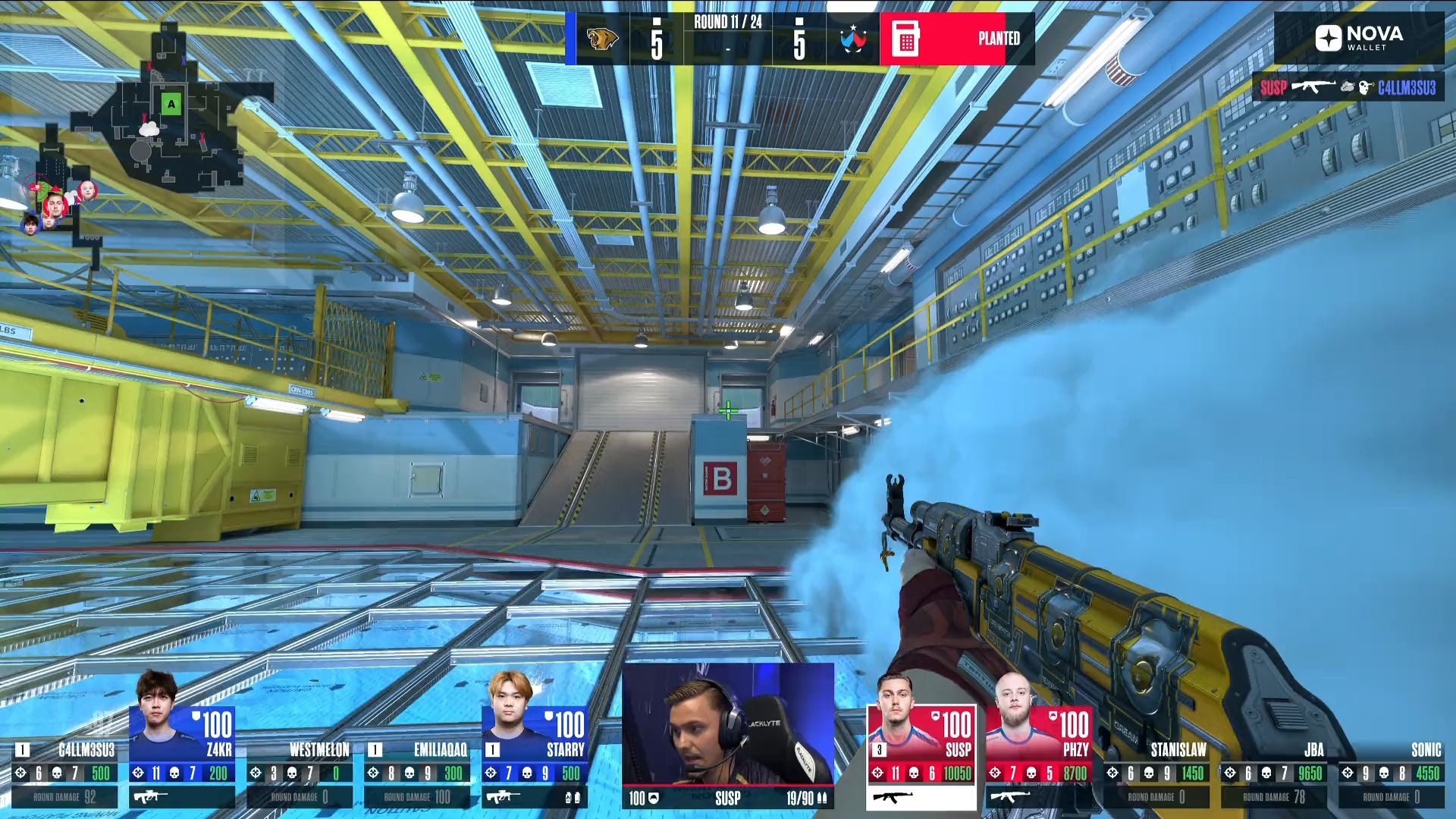Pick EMILIAQAQ's player panel
The image size is (1456, 819).
point(417,773)
